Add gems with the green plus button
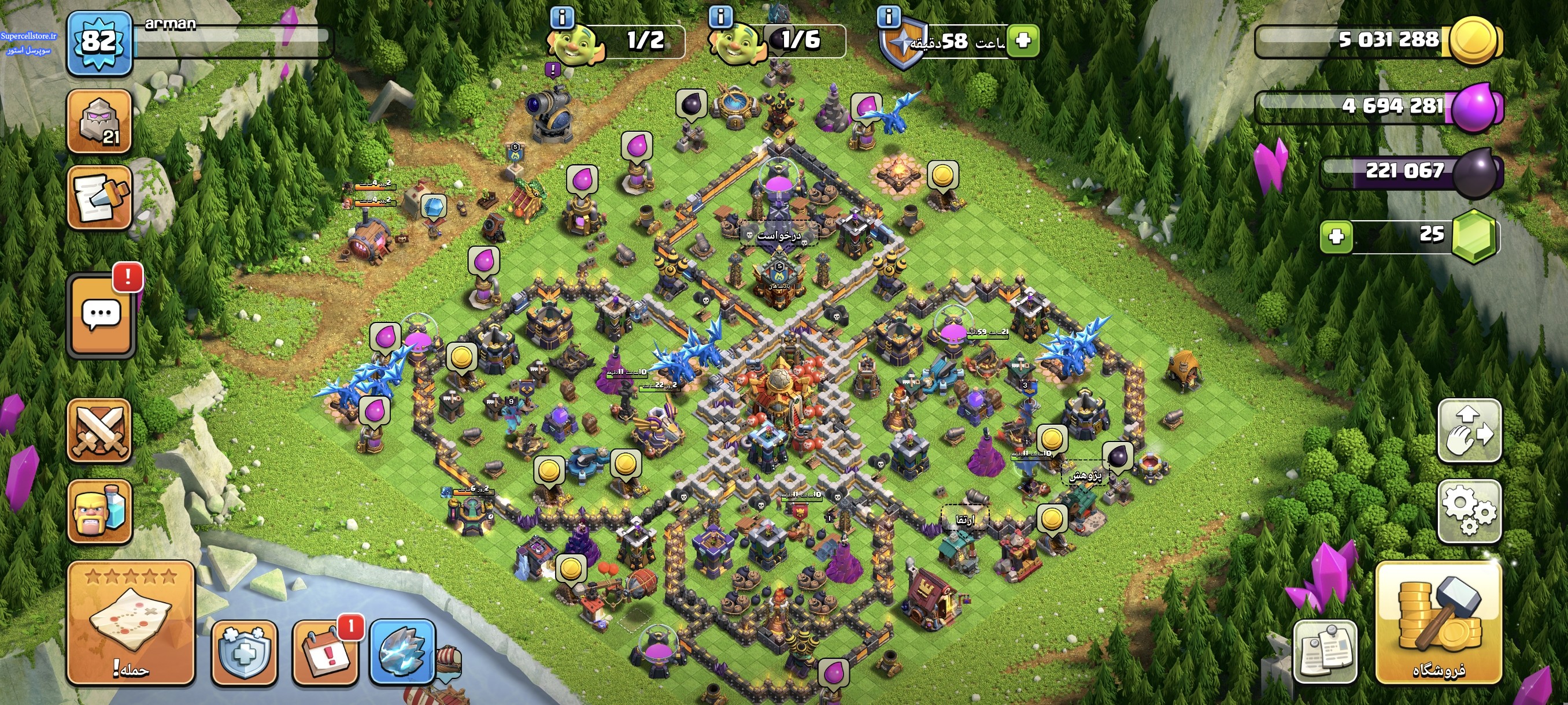The image size is (1568, 705). (x=1336, y=236)
